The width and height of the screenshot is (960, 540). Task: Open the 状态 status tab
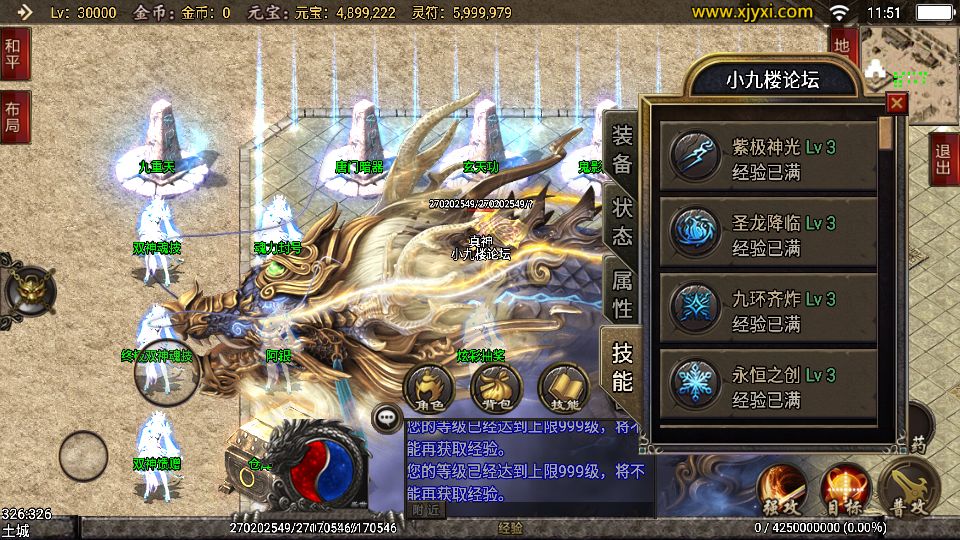(x=622, y=221)
